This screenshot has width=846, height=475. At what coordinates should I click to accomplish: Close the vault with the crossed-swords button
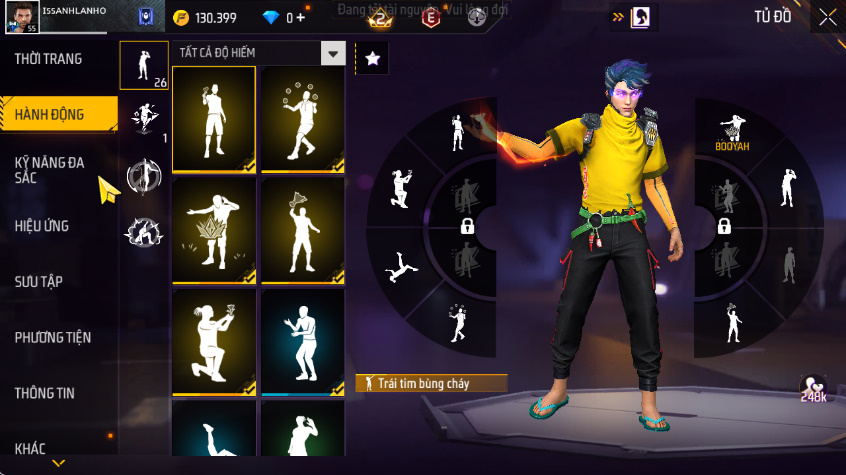828,17
